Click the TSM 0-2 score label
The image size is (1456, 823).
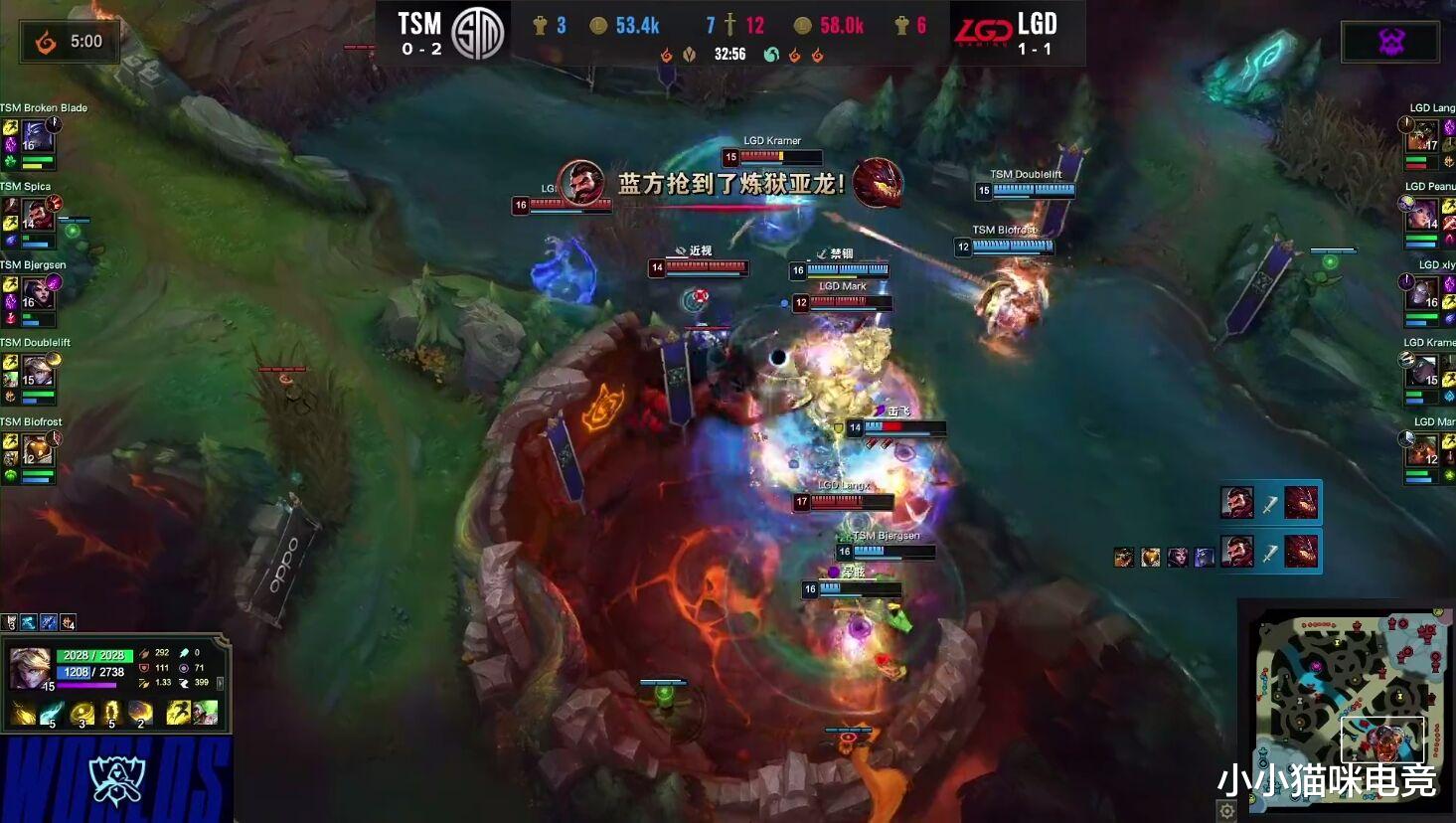click(x=420, y=46)
